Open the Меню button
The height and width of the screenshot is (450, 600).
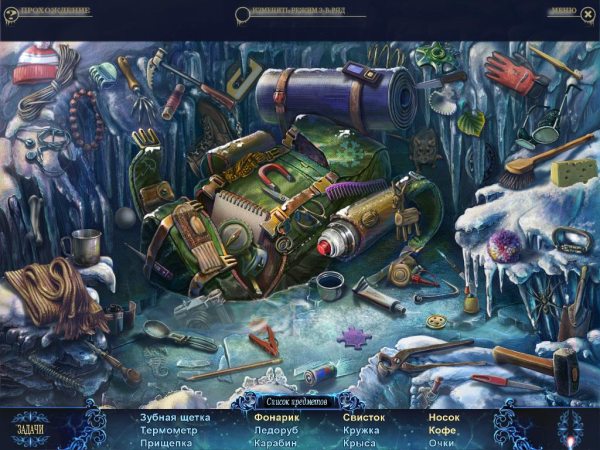(x=561, y=12)
